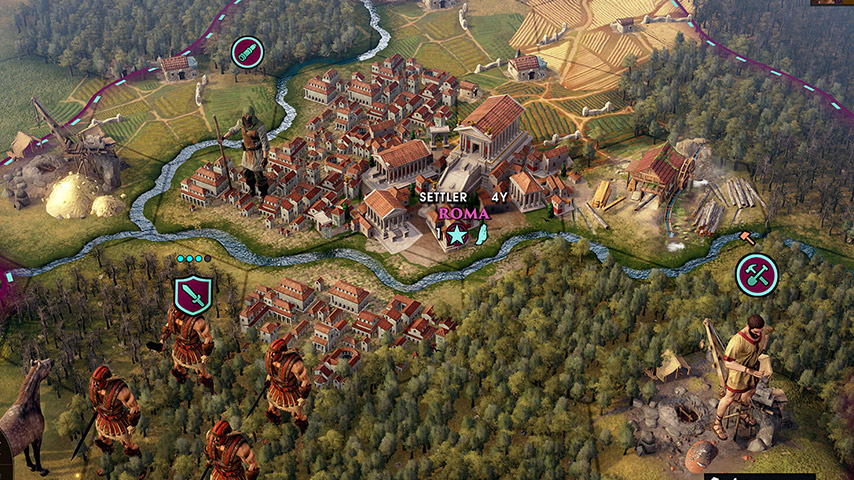
Task: Open Roma's Settler production label
Action: 442,197
